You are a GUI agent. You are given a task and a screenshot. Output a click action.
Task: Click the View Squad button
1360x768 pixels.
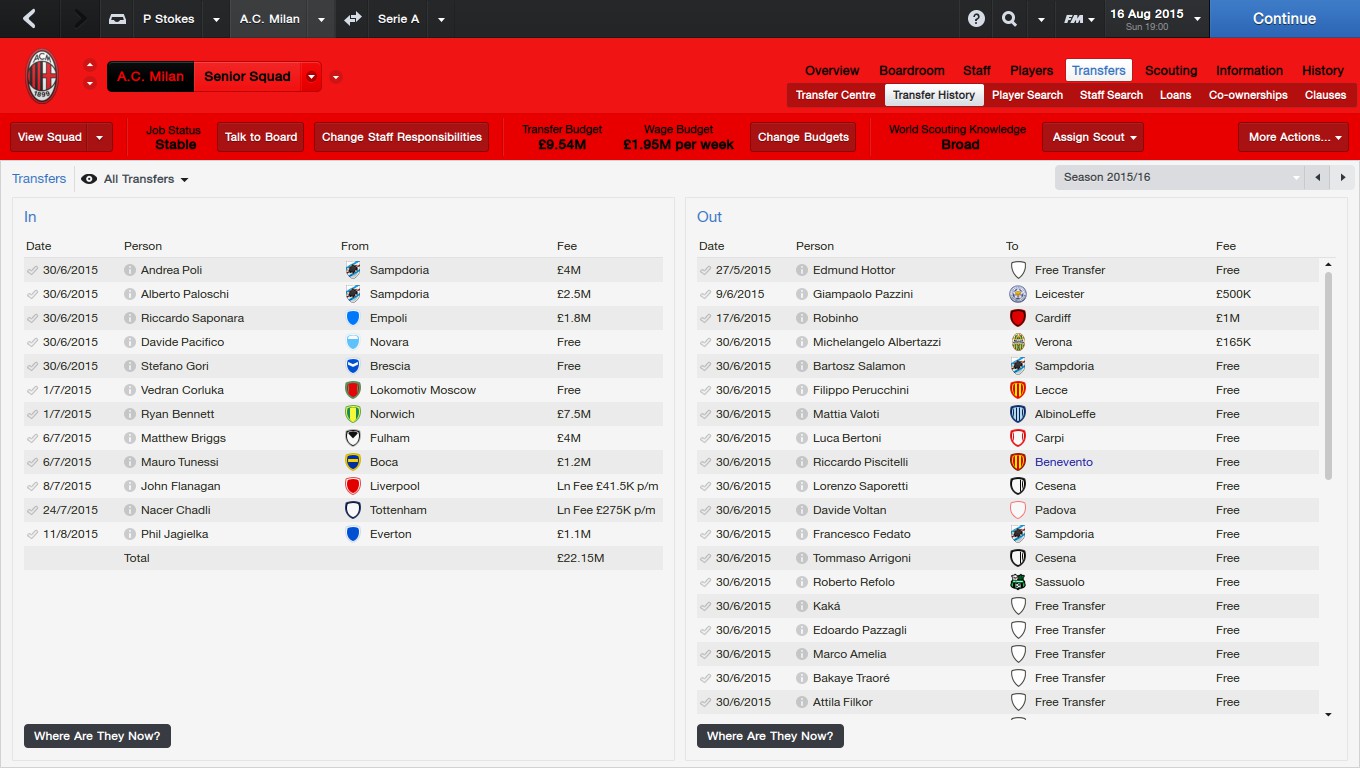[50, 137]
